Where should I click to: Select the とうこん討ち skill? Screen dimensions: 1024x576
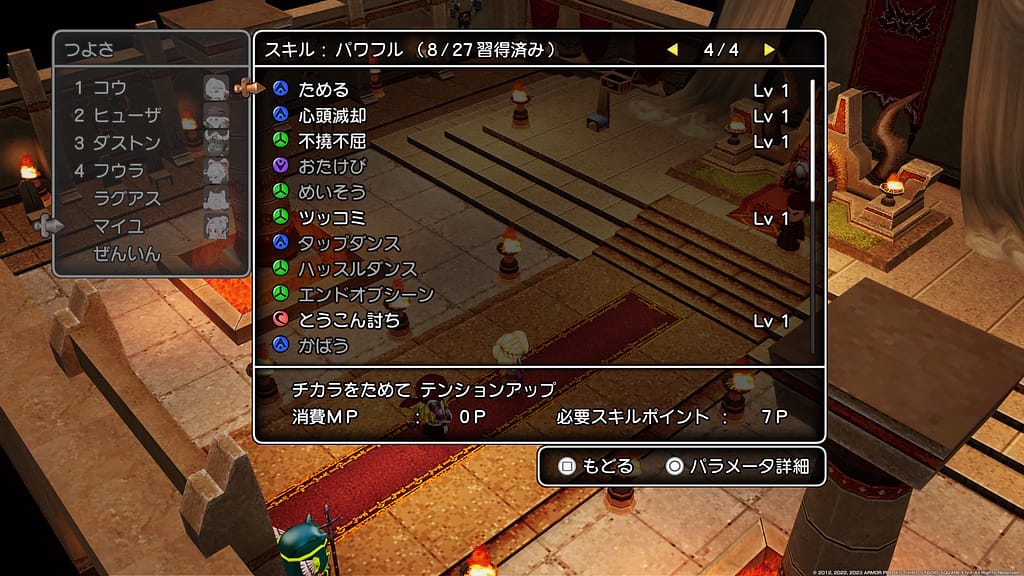point(349,321)
